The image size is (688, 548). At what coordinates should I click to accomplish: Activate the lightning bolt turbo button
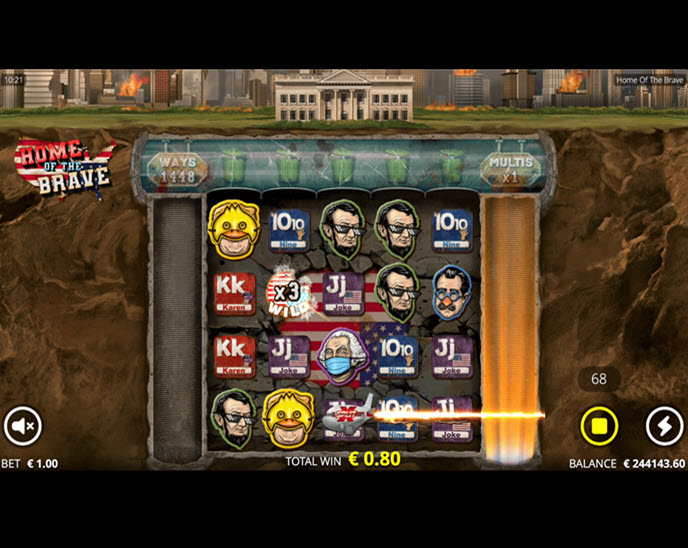pos(664,426)
